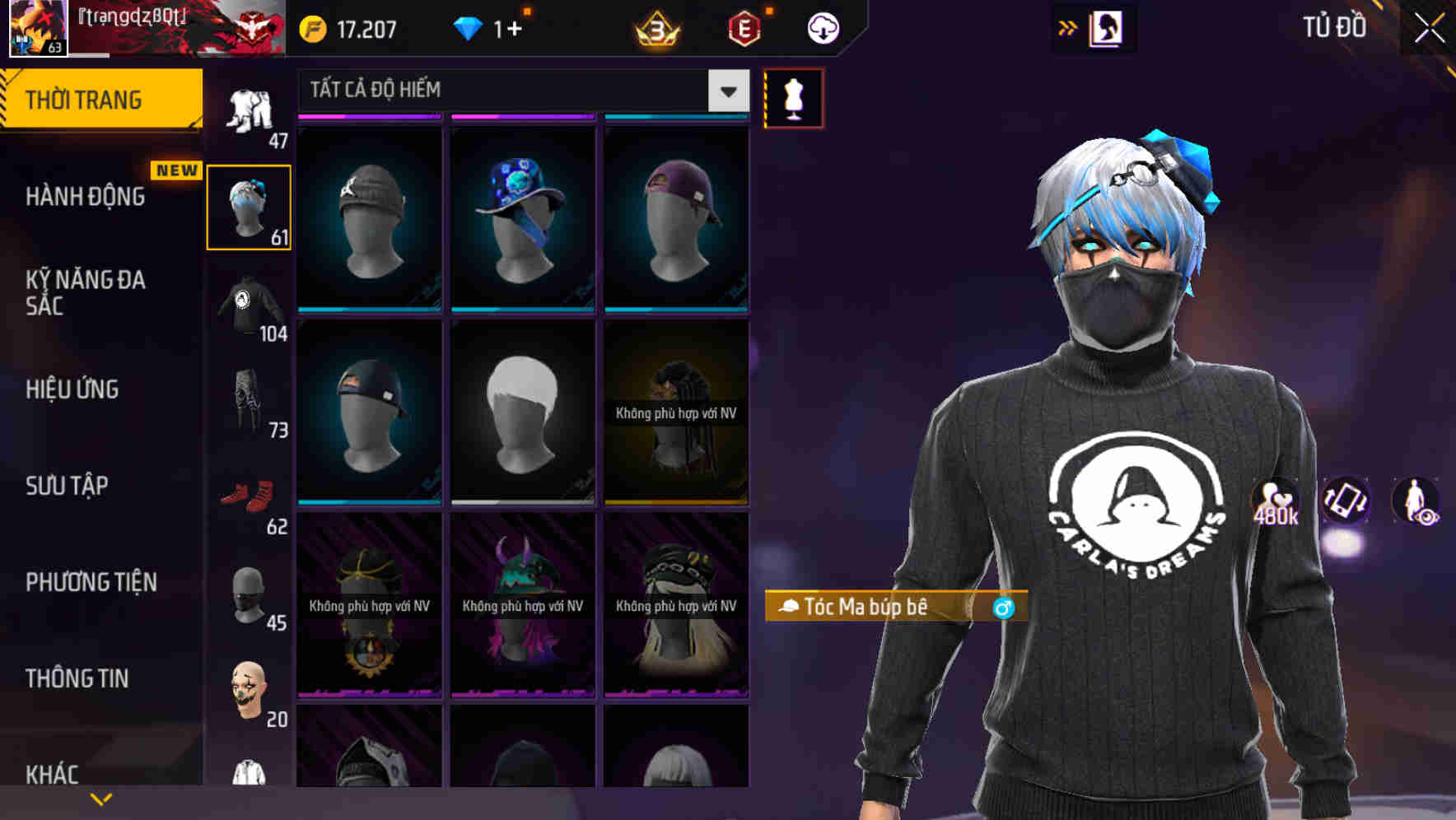
Task: Toggle the male gender icon on Tóc Ma búp bê
Action: 1004,608
